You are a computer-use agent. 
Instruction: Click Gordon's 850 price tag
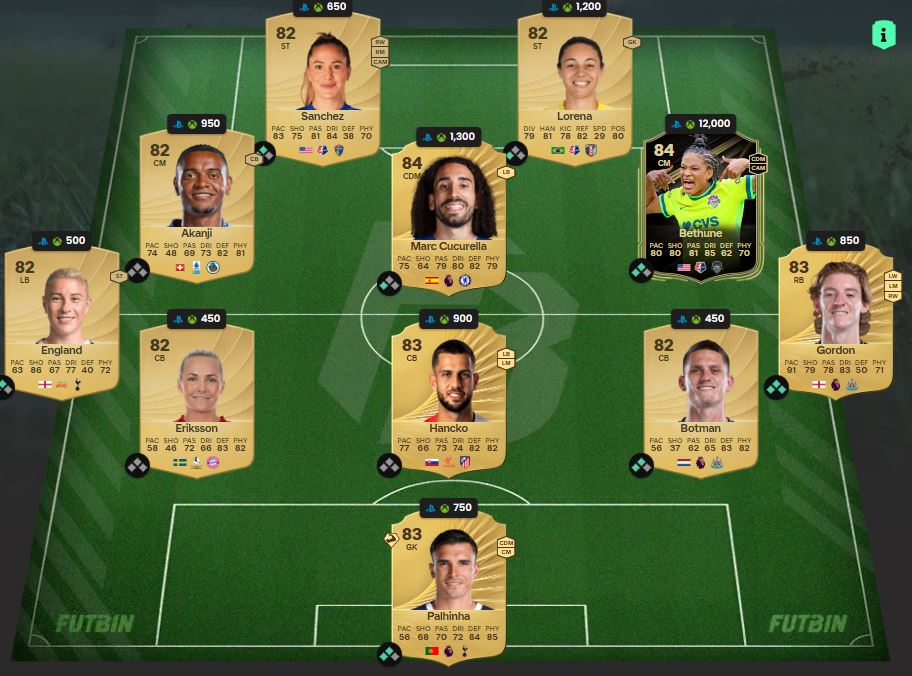(835, 240)
